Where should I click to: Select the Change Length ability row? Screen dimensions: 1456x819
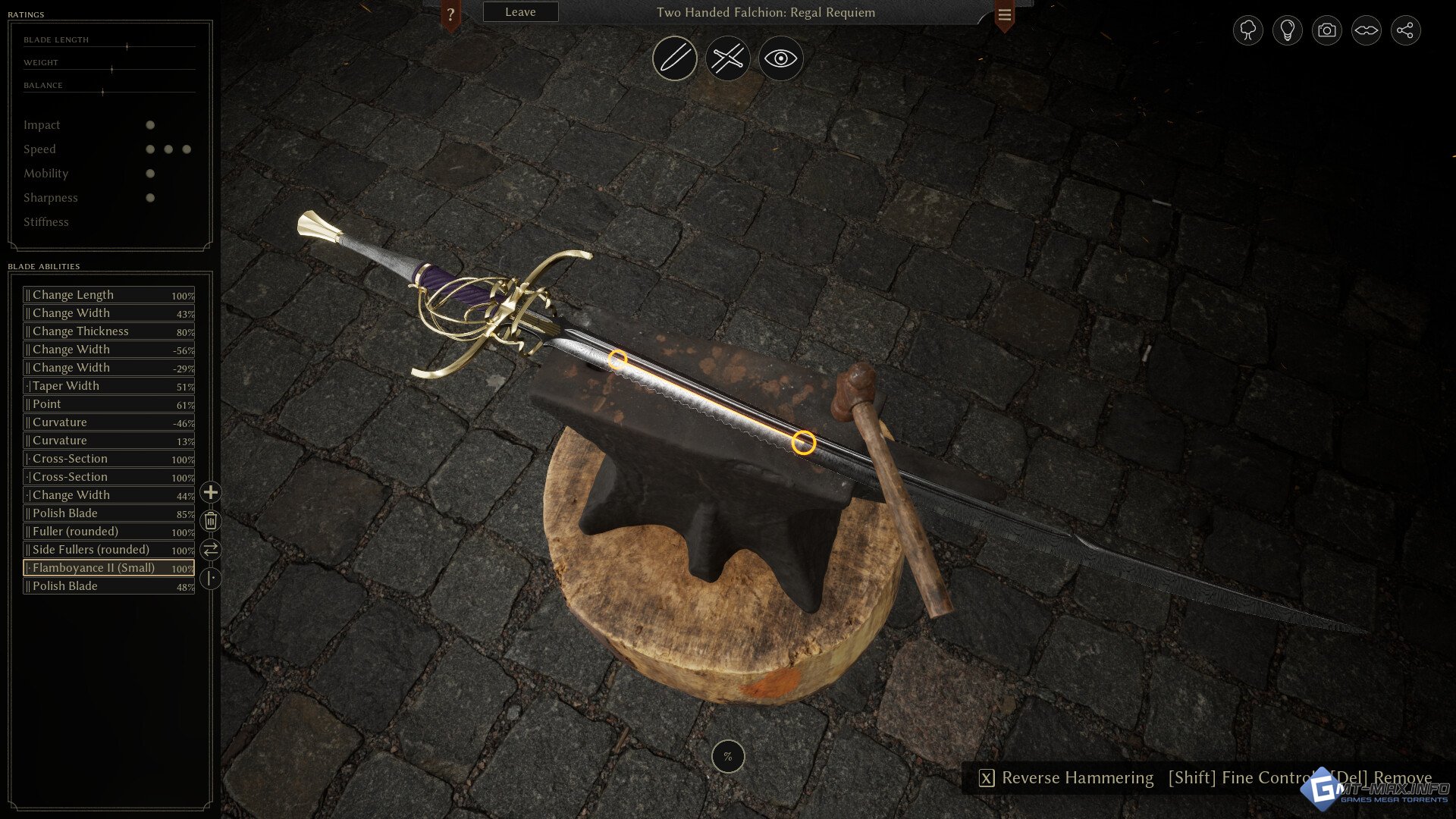pos(108,295)
